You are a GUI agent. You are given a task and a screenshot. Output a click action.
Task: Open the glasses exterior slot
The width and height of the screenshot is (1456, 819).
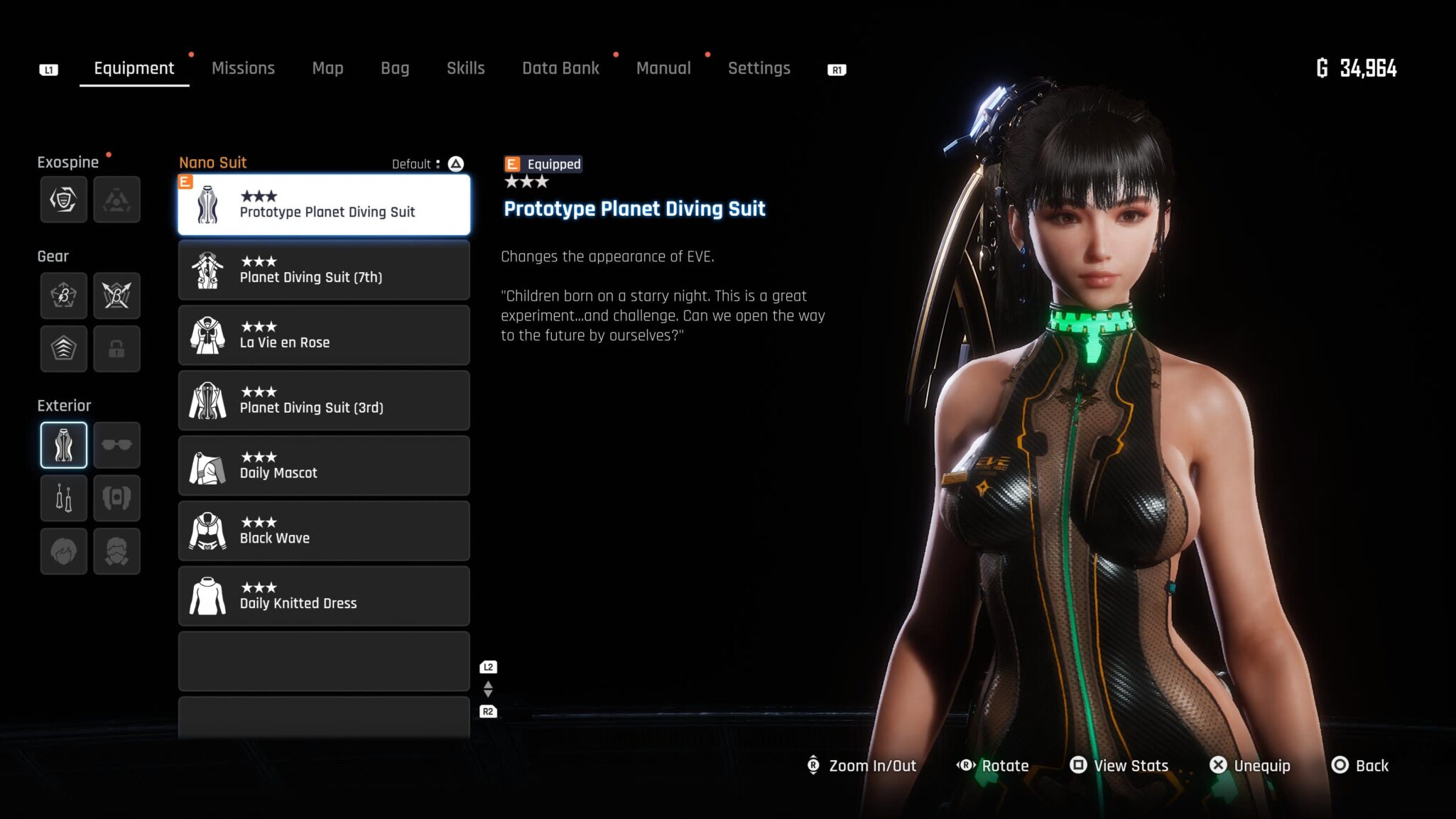116,445
